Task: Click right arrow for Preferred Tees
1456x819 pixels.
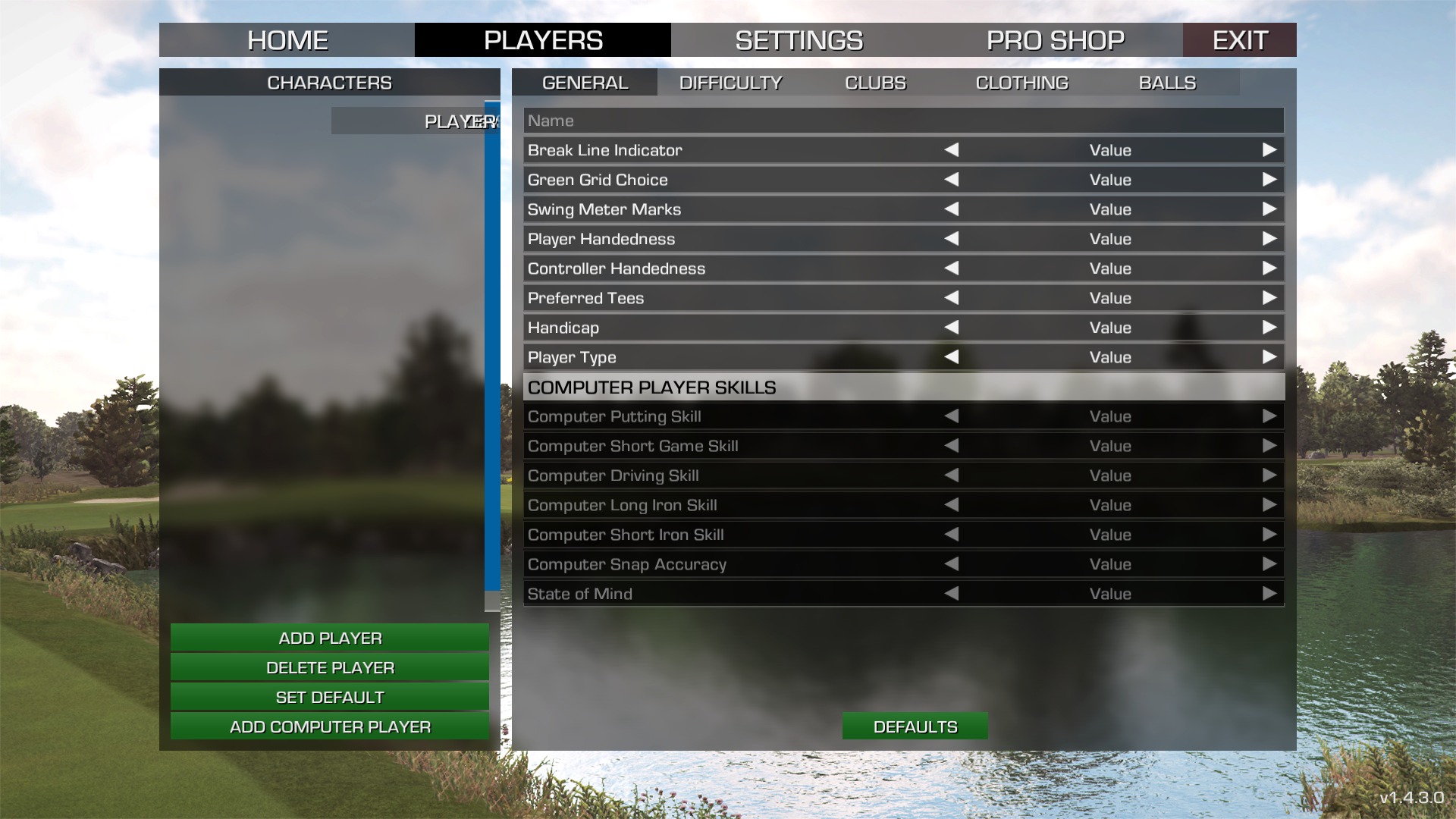Action: pyautogui.click(x=1269, y=298)
